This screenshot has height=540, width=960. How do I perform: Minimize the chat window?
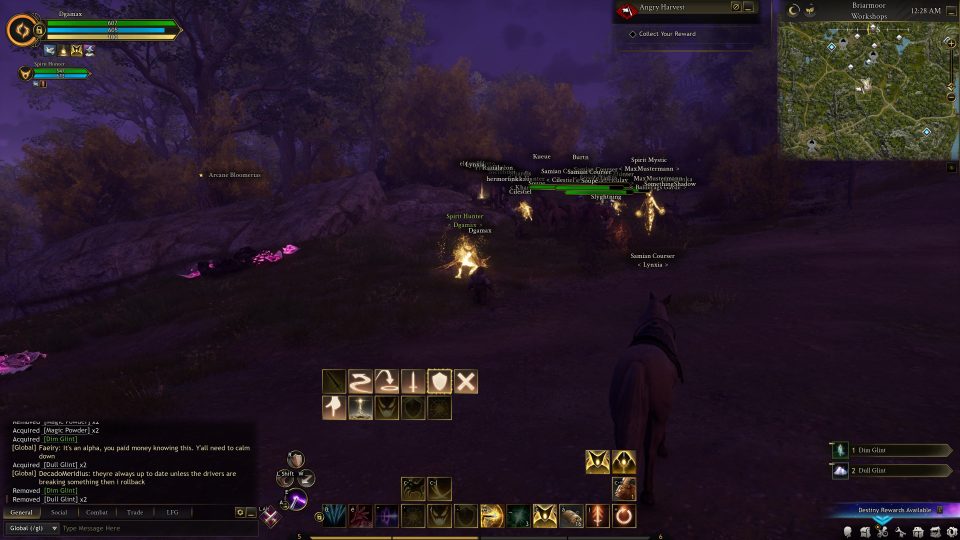[251, 512]
